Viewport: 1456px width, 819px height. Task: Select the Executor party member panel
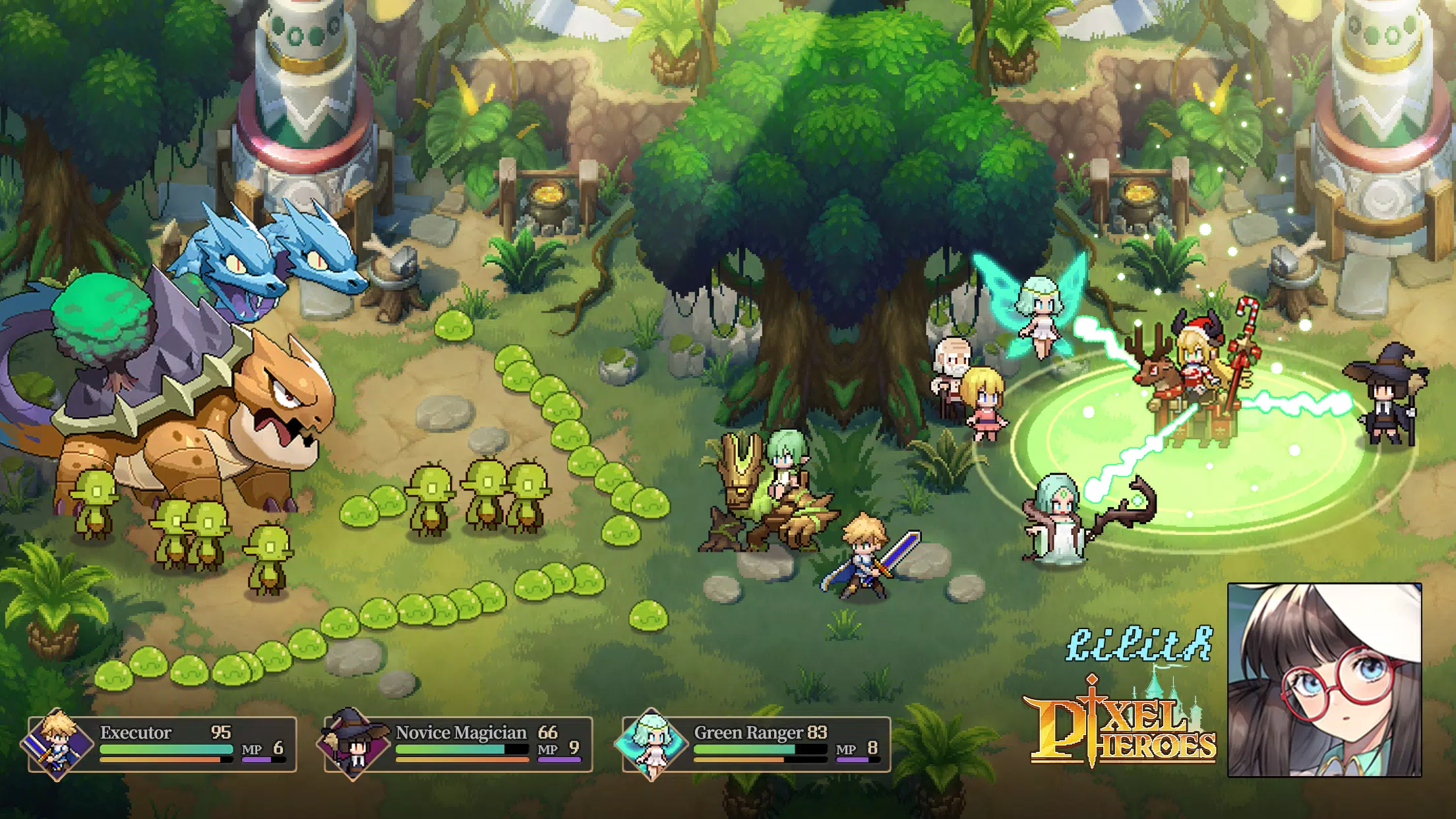coord(162,745)
